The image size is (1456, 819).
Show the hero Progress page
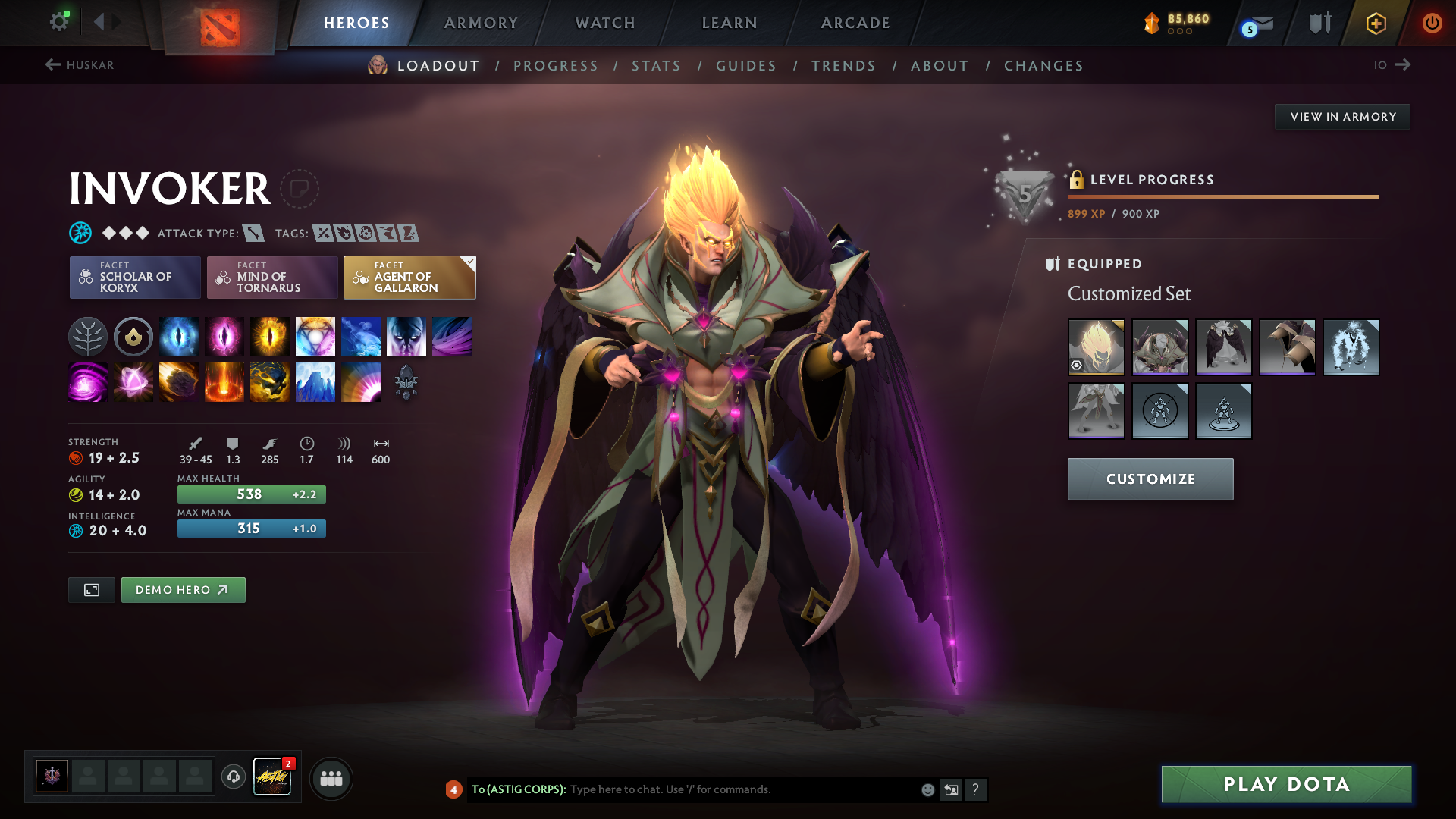pos(556,66)
